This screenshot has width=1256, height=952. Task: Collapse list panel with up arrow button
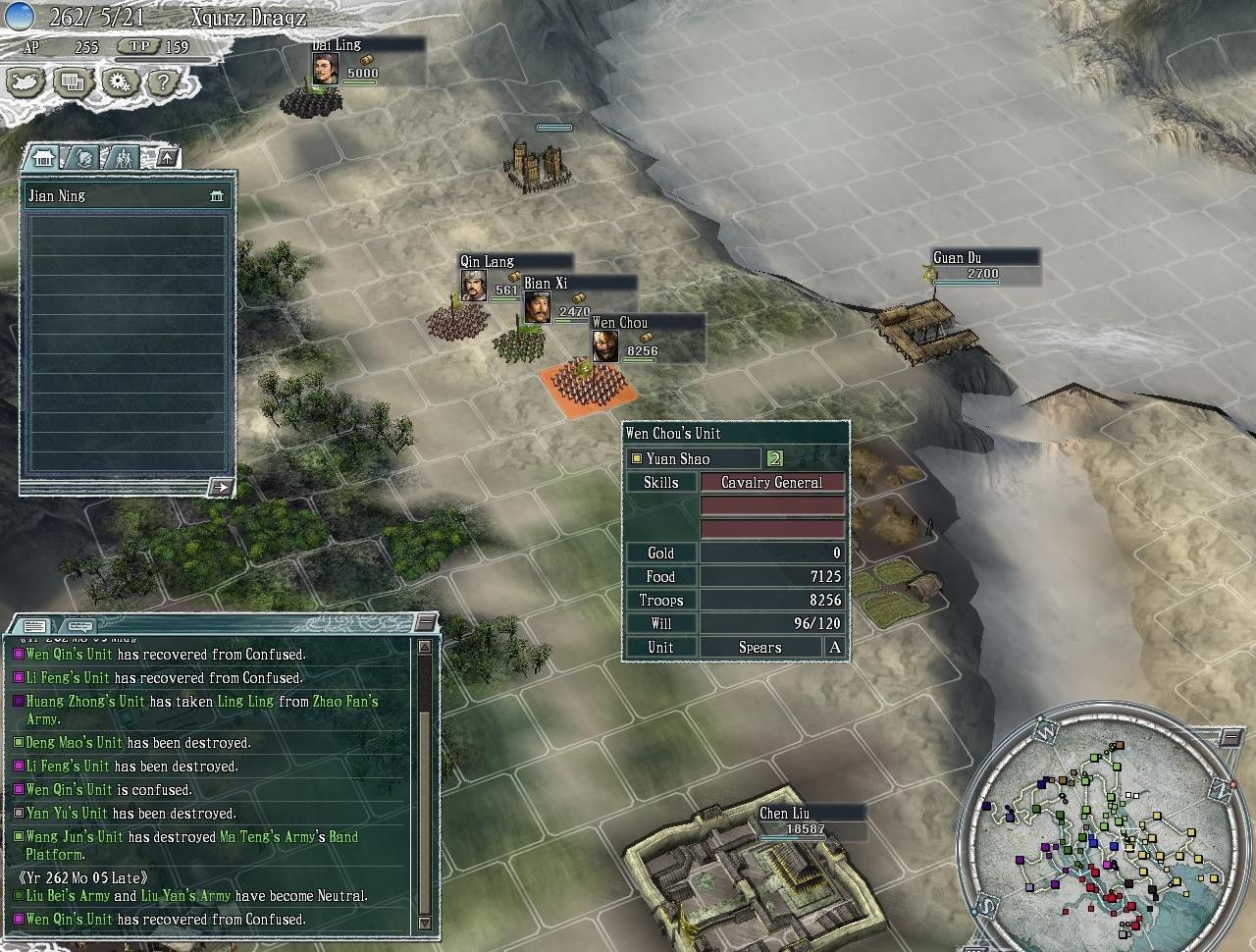click(x=168, y=157)
